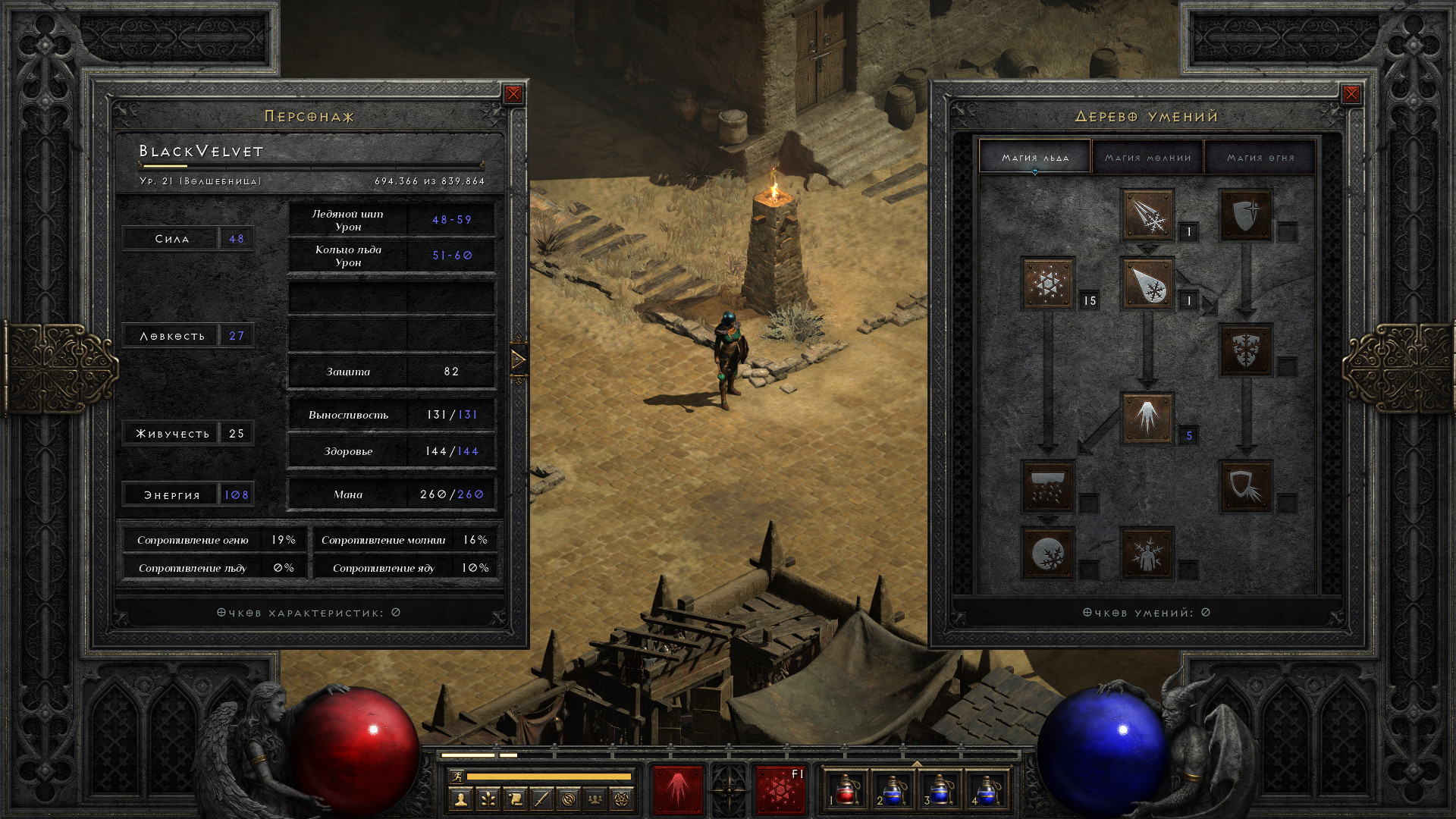The width and height of the screenshot is (1456, 819).
Task: Select the Blizzard skill icon
Action: (x=1048, y=486)
